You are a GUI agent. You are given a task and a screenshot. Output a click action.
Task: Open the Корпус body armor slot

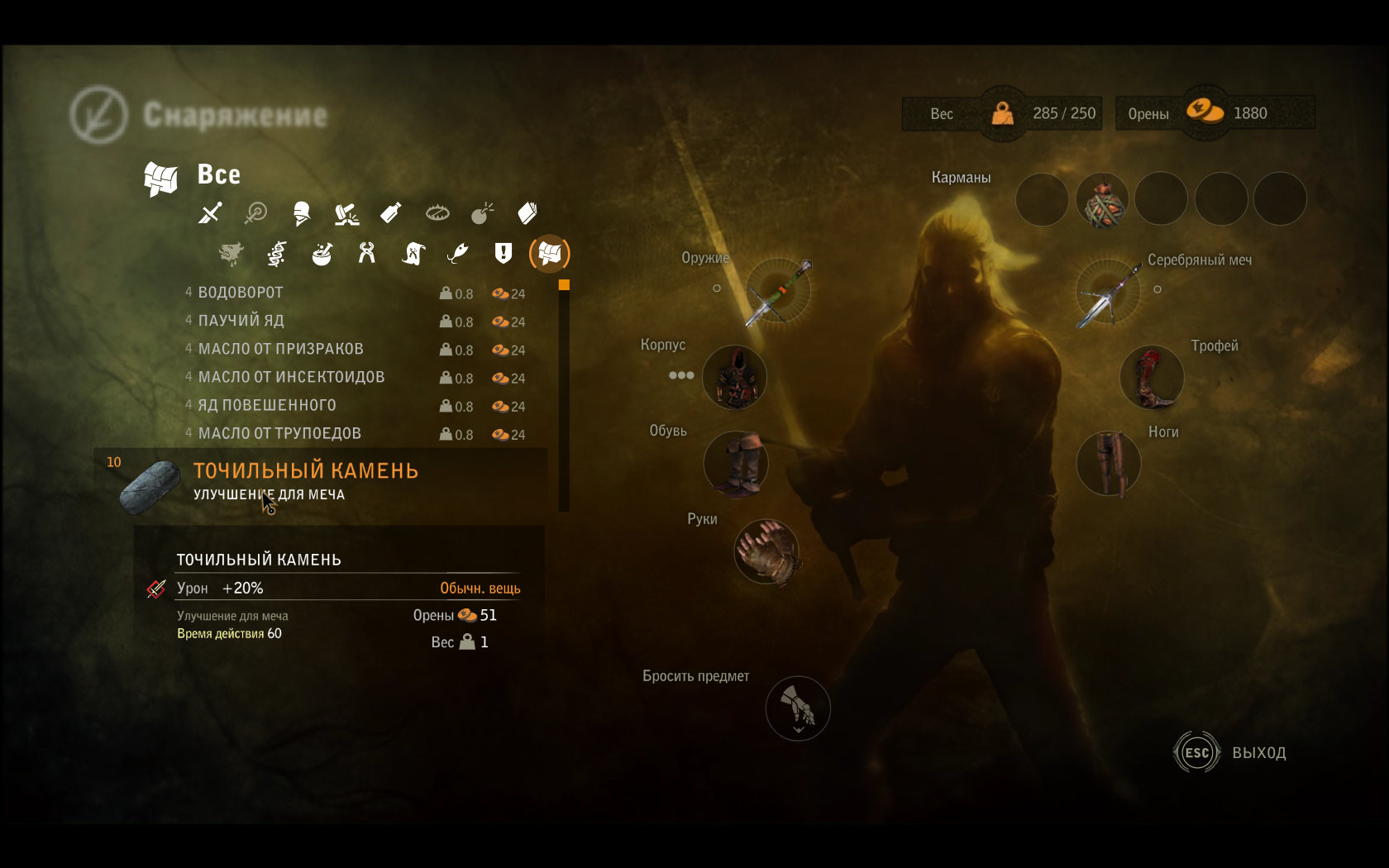click(x=735, y=377)
